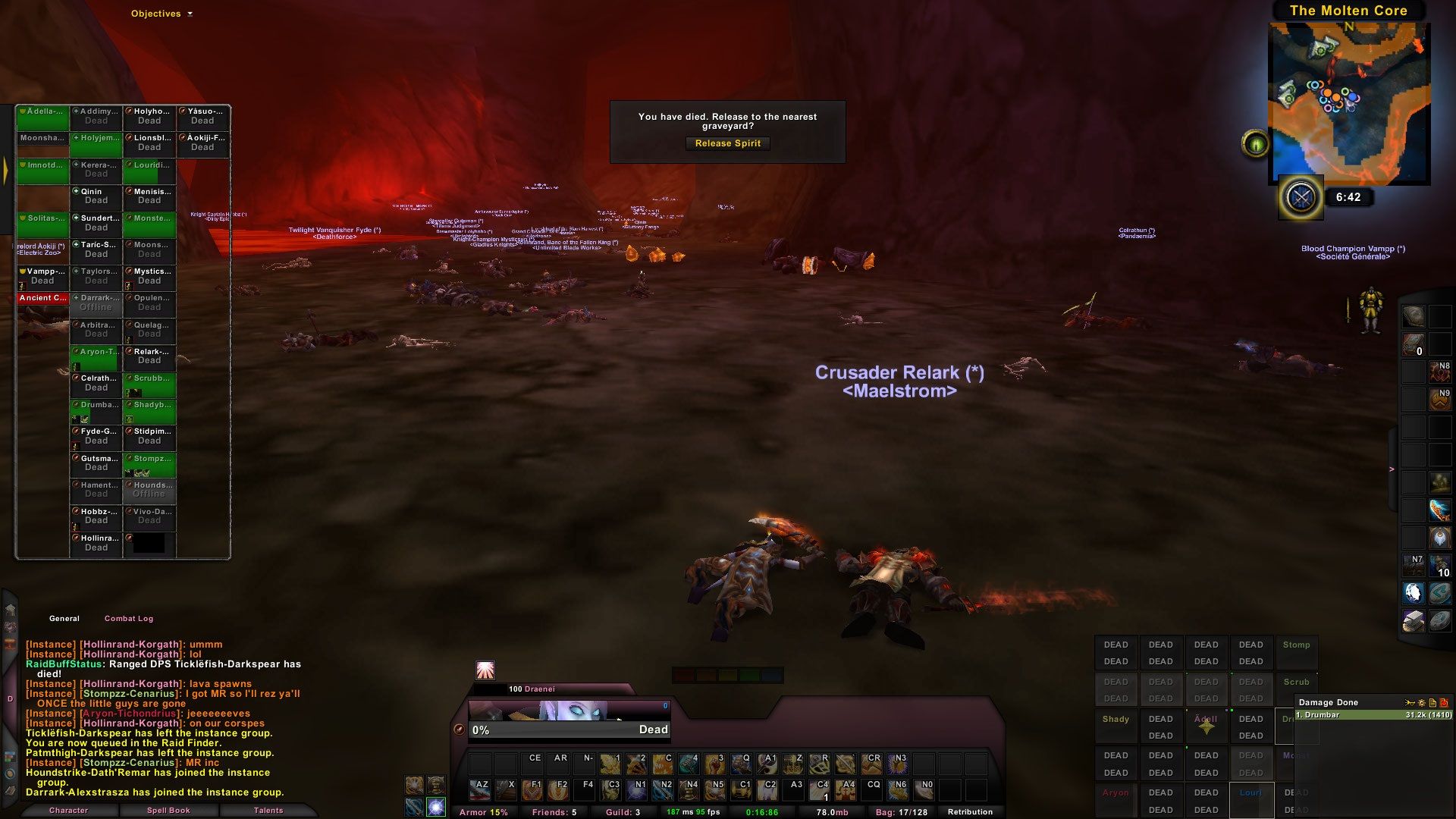Switch to the Combat Log tab

click(129, 618)
